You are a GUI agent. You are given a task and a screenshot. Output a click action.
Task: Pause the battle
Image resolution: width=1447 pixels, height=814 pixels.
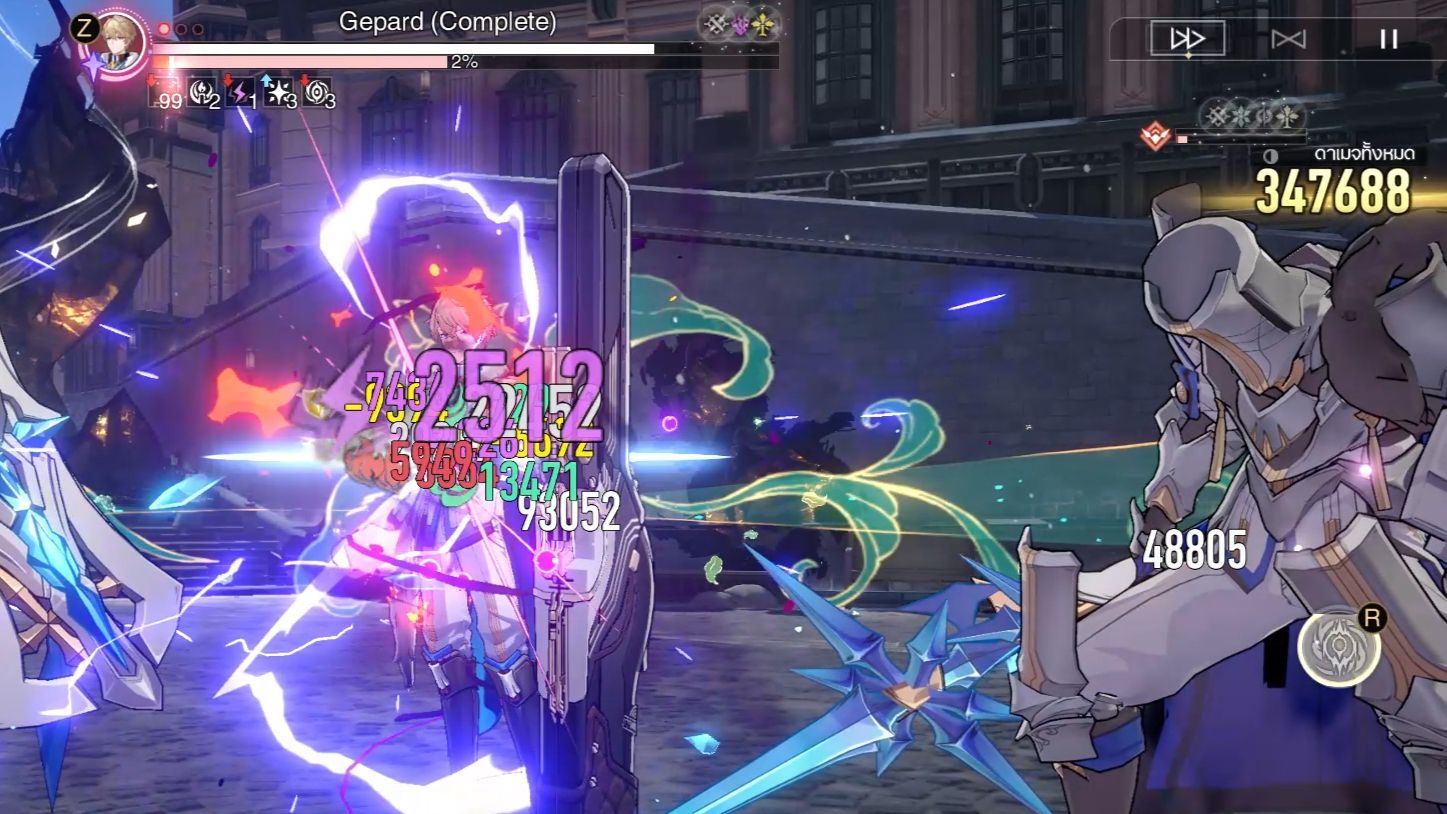pos(1385,39)
